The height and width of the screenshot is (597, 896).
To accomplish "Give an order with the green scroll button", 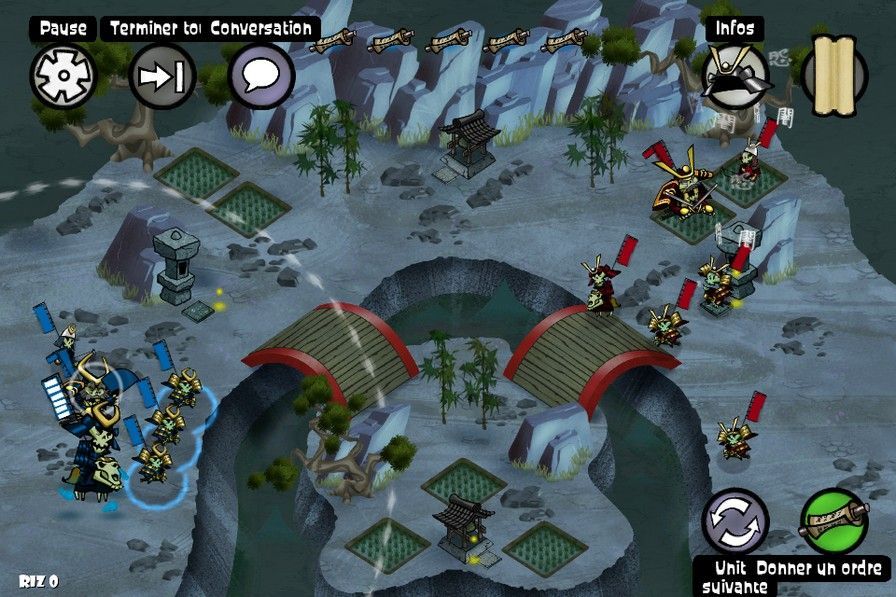I will tap(833, 521).
